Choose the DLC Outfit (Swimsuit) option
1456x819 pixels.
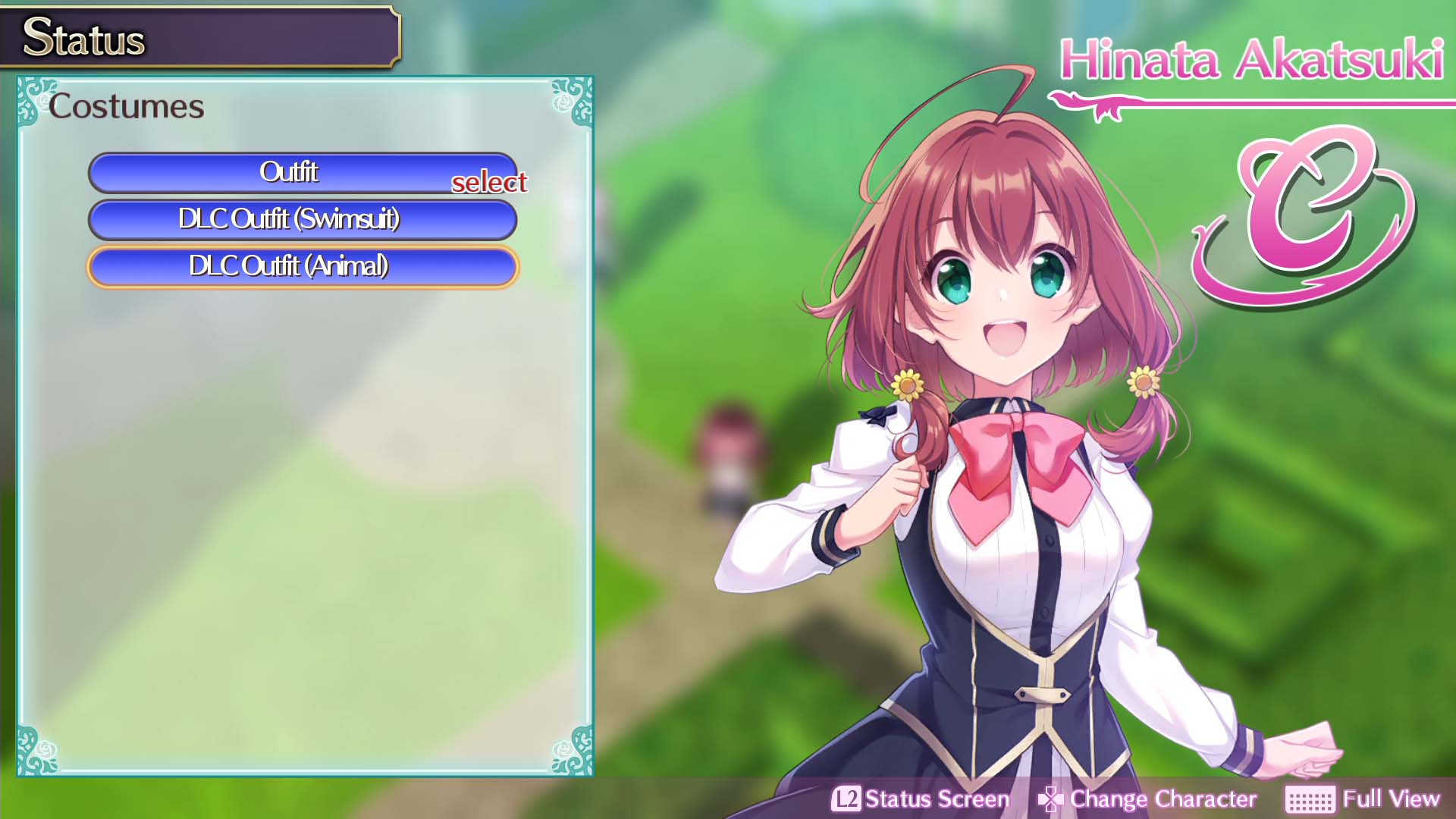(x=303, y=220)
